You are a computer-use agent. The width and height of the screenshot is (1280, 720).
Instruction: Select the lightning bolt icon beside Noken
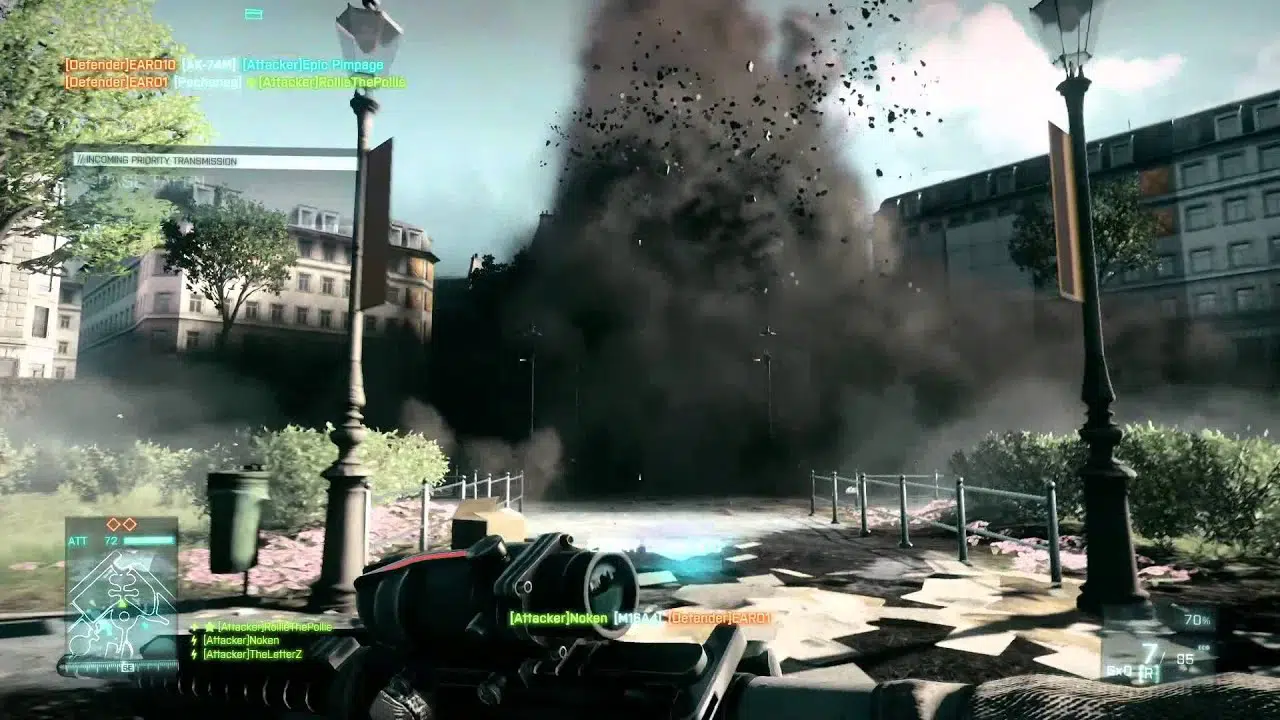point(193,641)
